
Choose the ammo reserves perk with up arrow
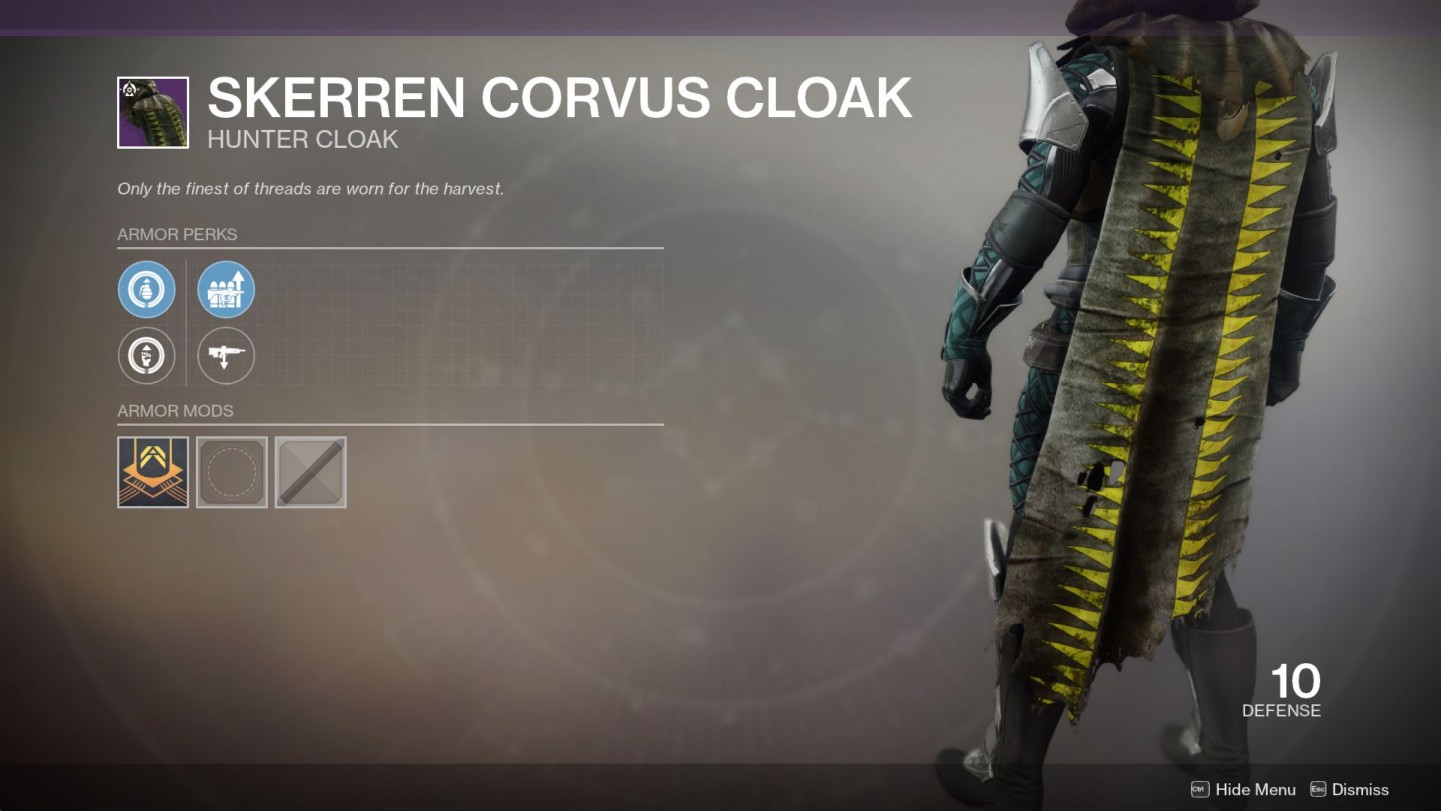pyautogui.click(x=226, y=290)
